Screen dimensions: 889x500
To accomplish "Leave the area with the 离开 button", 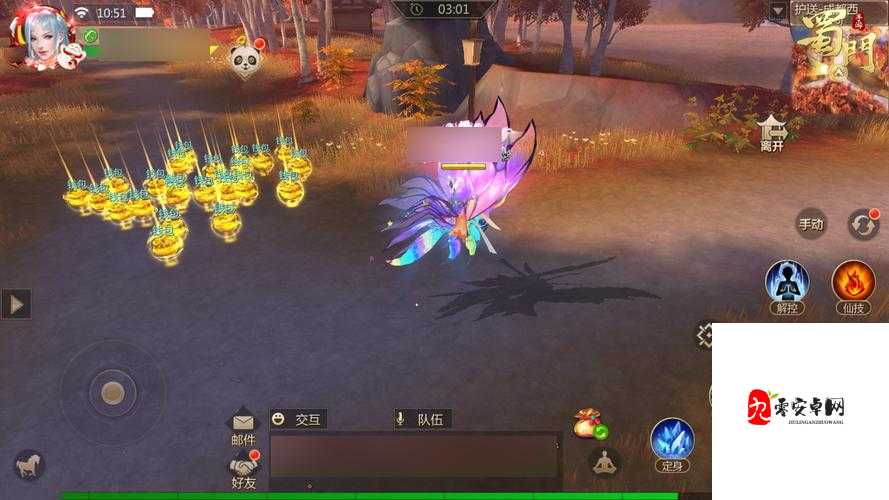I will tap(772, 132).
